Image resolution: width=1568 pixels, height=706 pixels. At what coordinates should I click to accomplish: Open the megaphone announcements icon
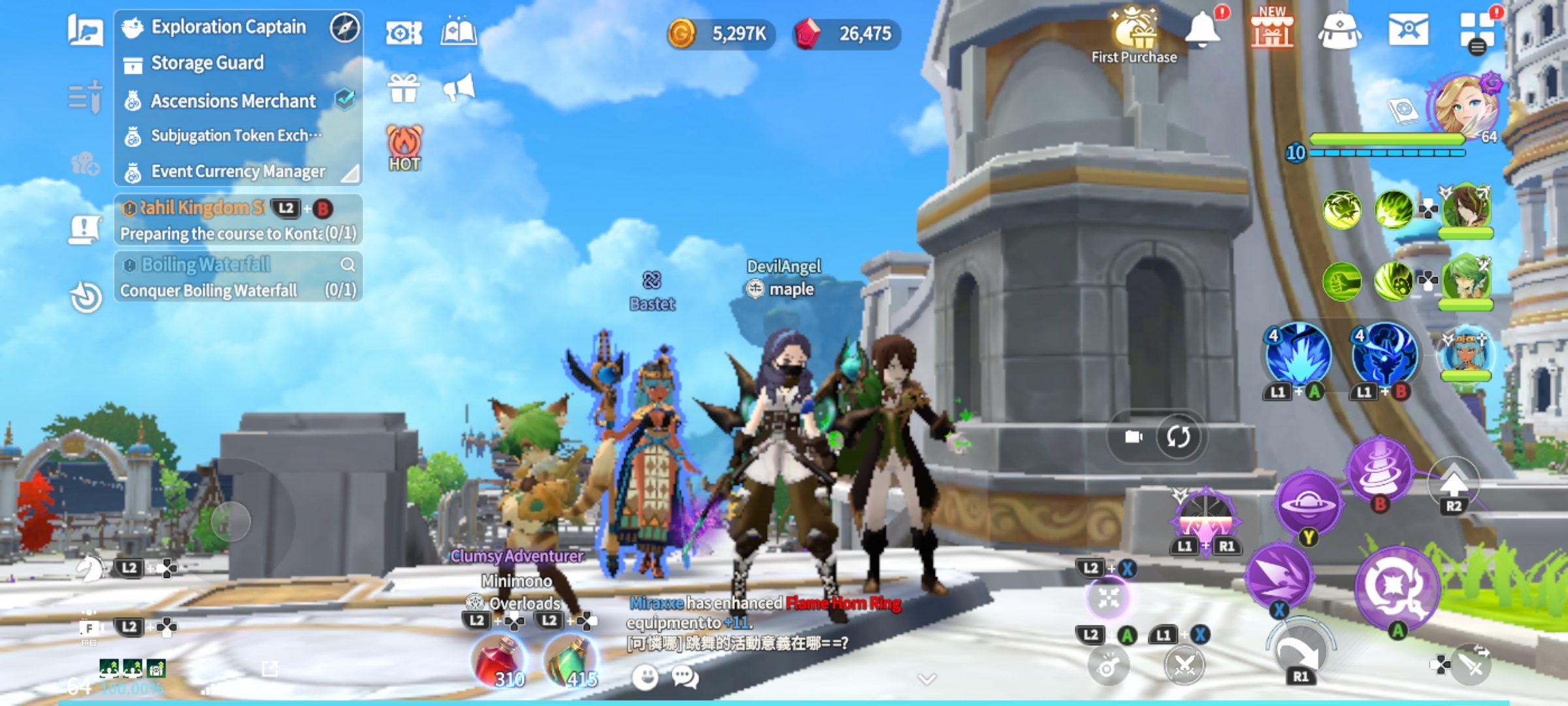459,88
